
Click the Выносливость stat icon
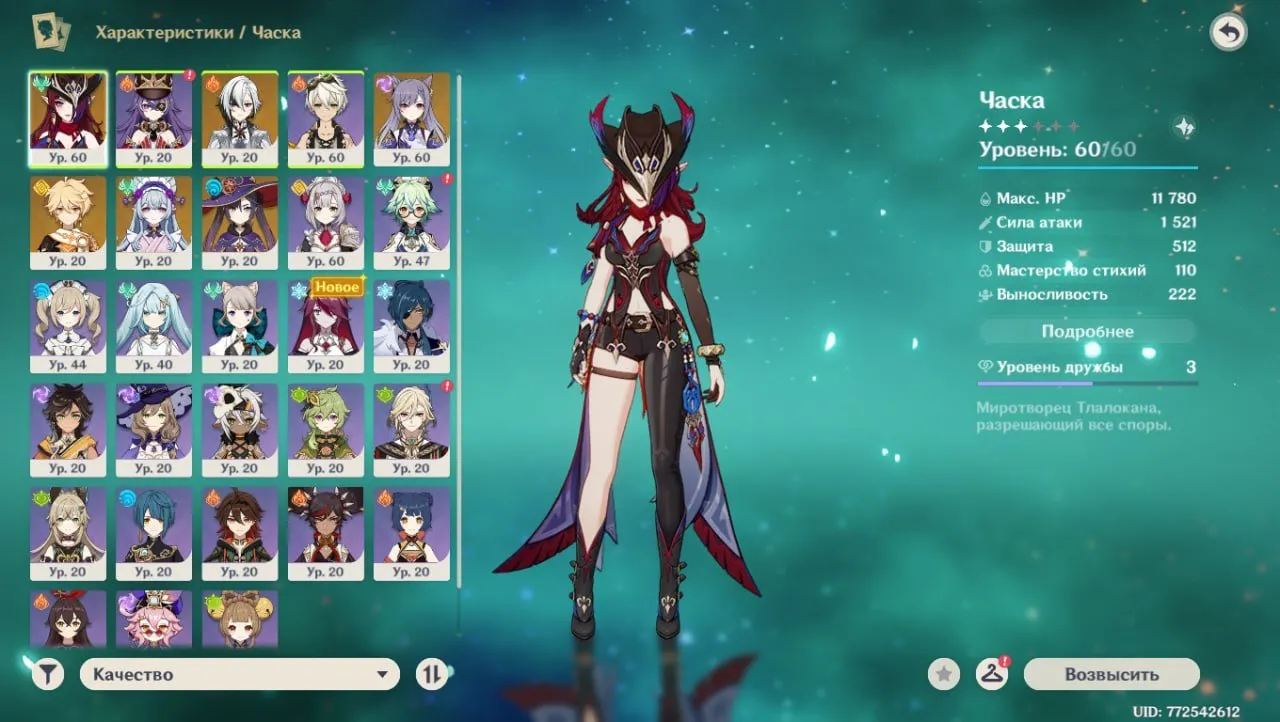(x=986, y=294)
